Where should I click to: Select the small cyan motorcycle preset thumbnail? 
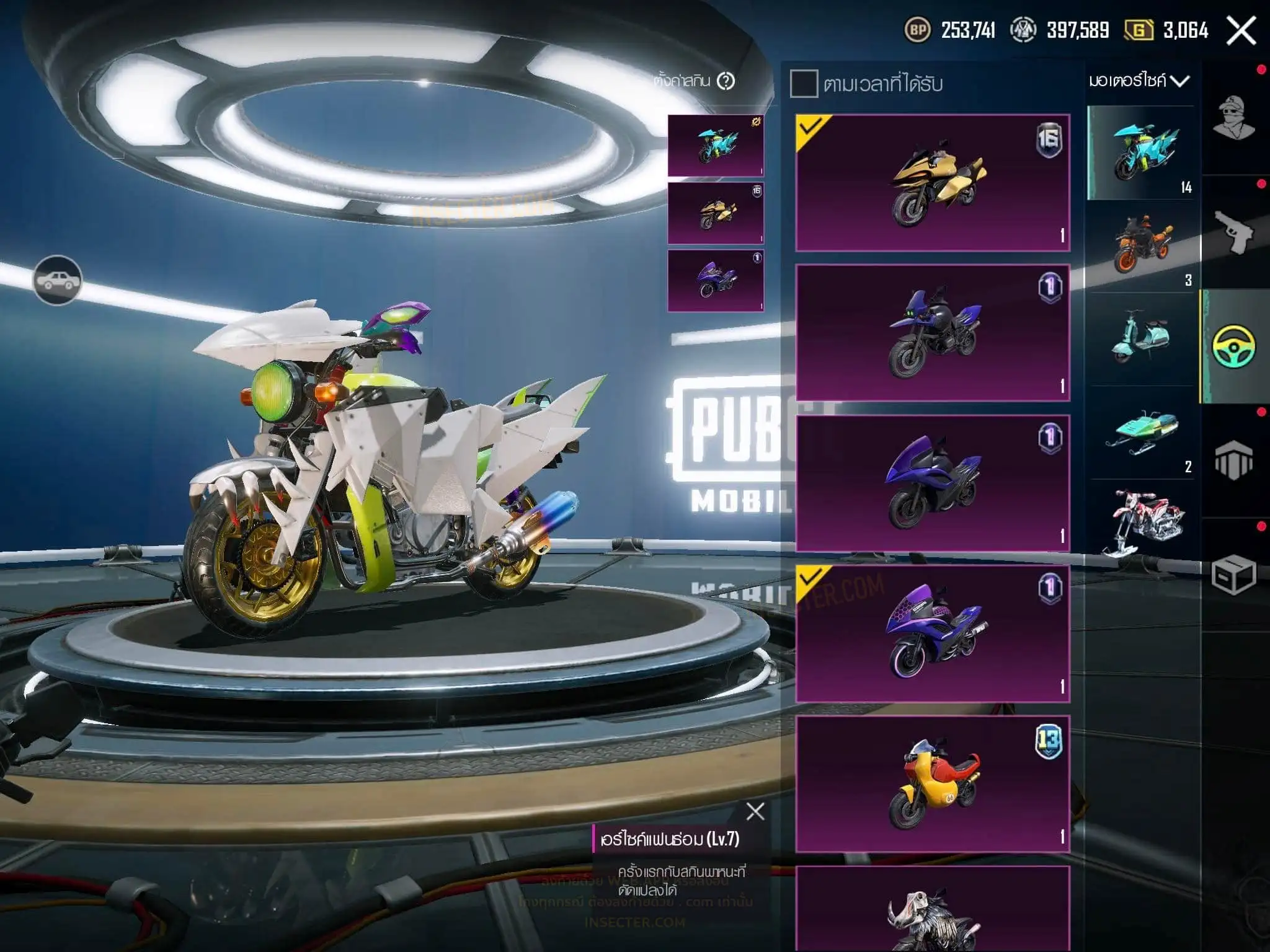pyautogui.click(x=715, y=146)
